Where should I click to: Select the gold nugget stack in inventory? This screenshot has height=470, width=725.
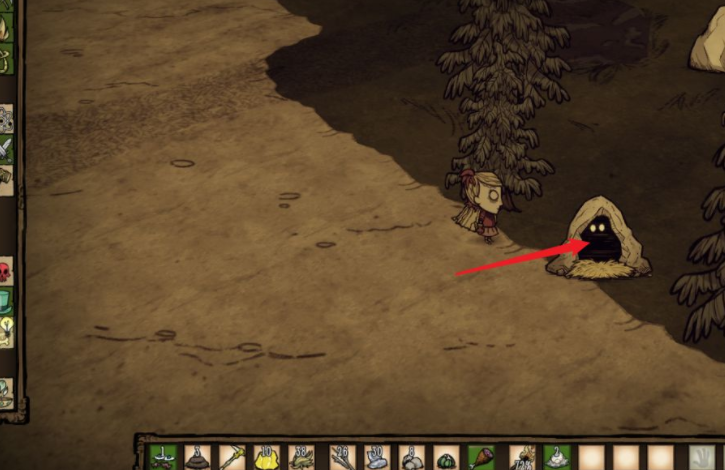click(x=265, y=458)
